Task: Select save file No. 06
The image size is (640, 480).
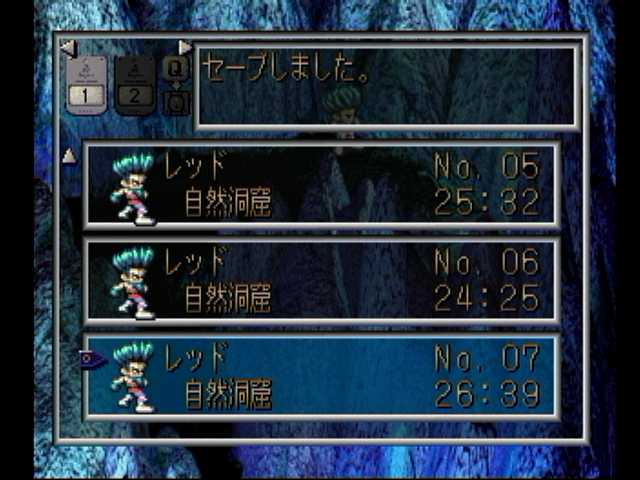Action: 320,281
